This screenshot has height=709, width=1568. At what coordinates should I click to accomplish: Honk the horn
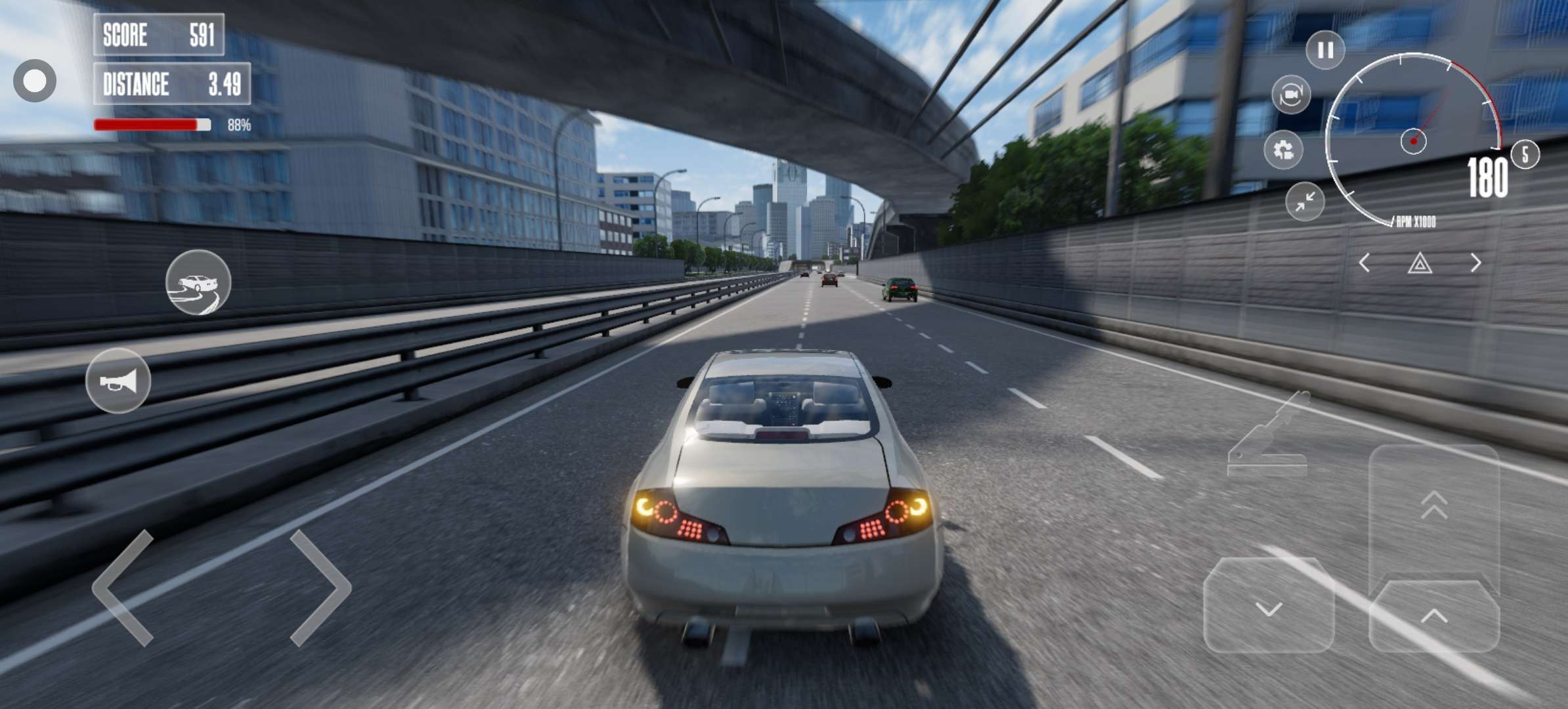pyautogui.click(x=118, y=381)
